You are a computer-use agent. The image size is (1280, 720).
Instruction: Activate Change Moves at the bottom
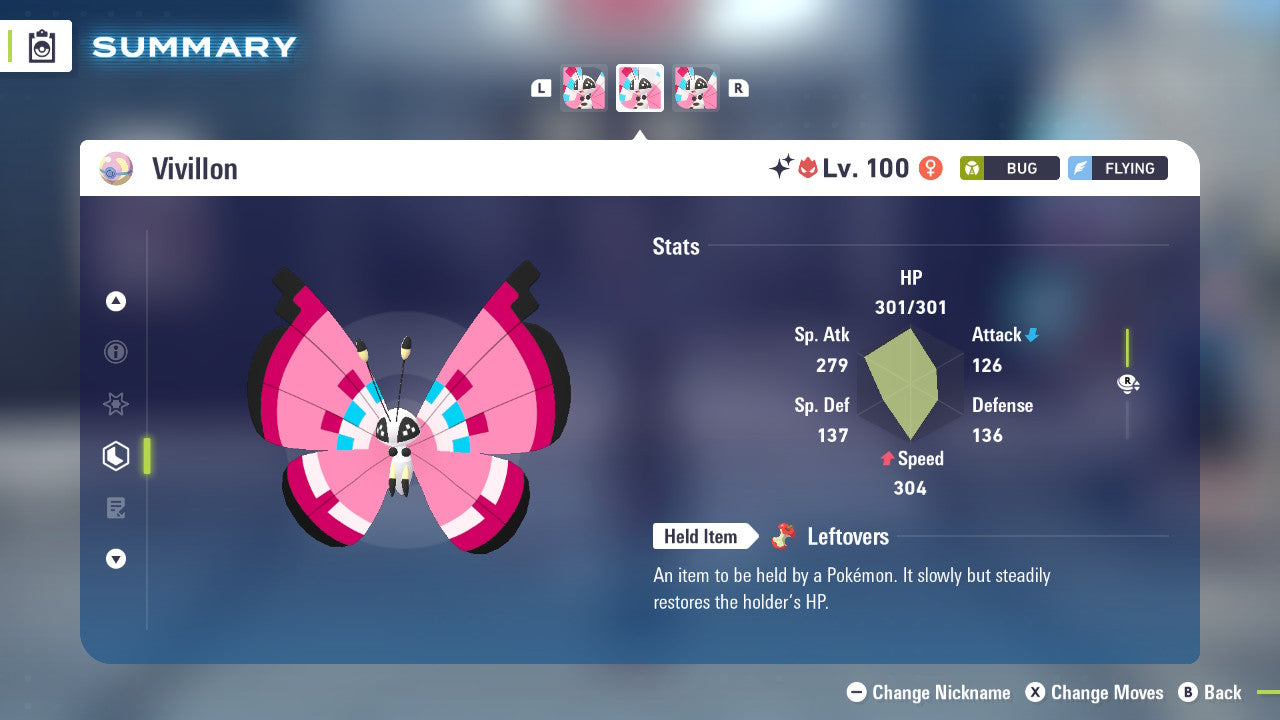[1094, 692]
